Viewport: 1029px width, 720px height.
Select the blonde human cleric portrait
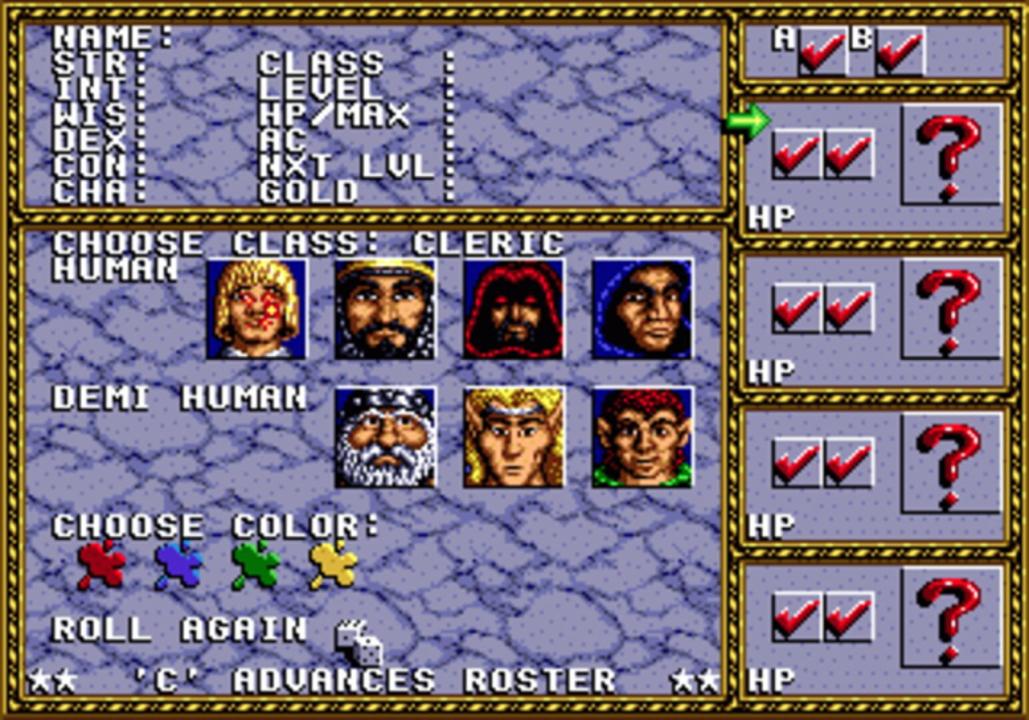coord(257,309)
